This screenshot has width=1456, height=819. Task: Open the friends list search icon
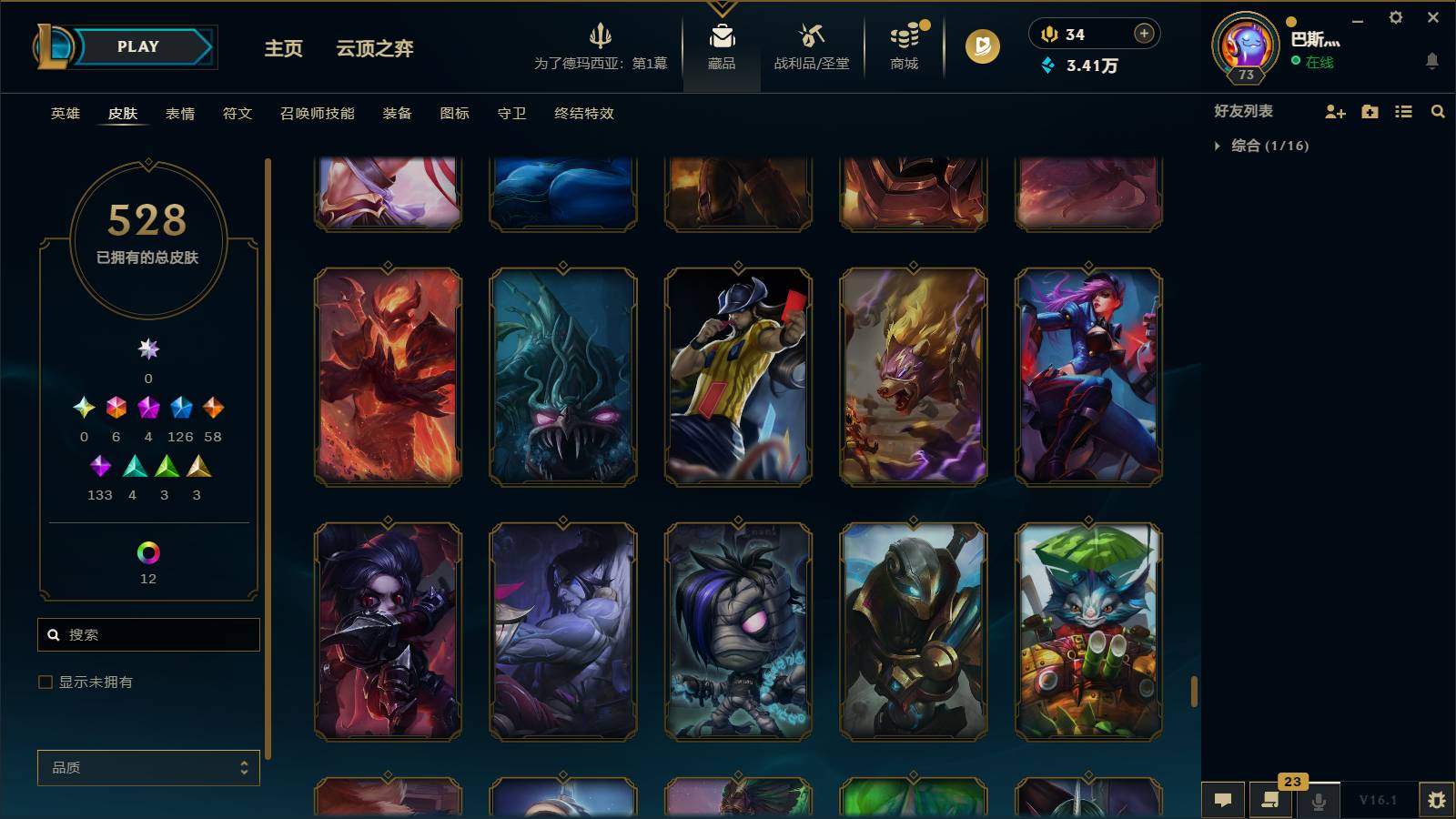1438,112
